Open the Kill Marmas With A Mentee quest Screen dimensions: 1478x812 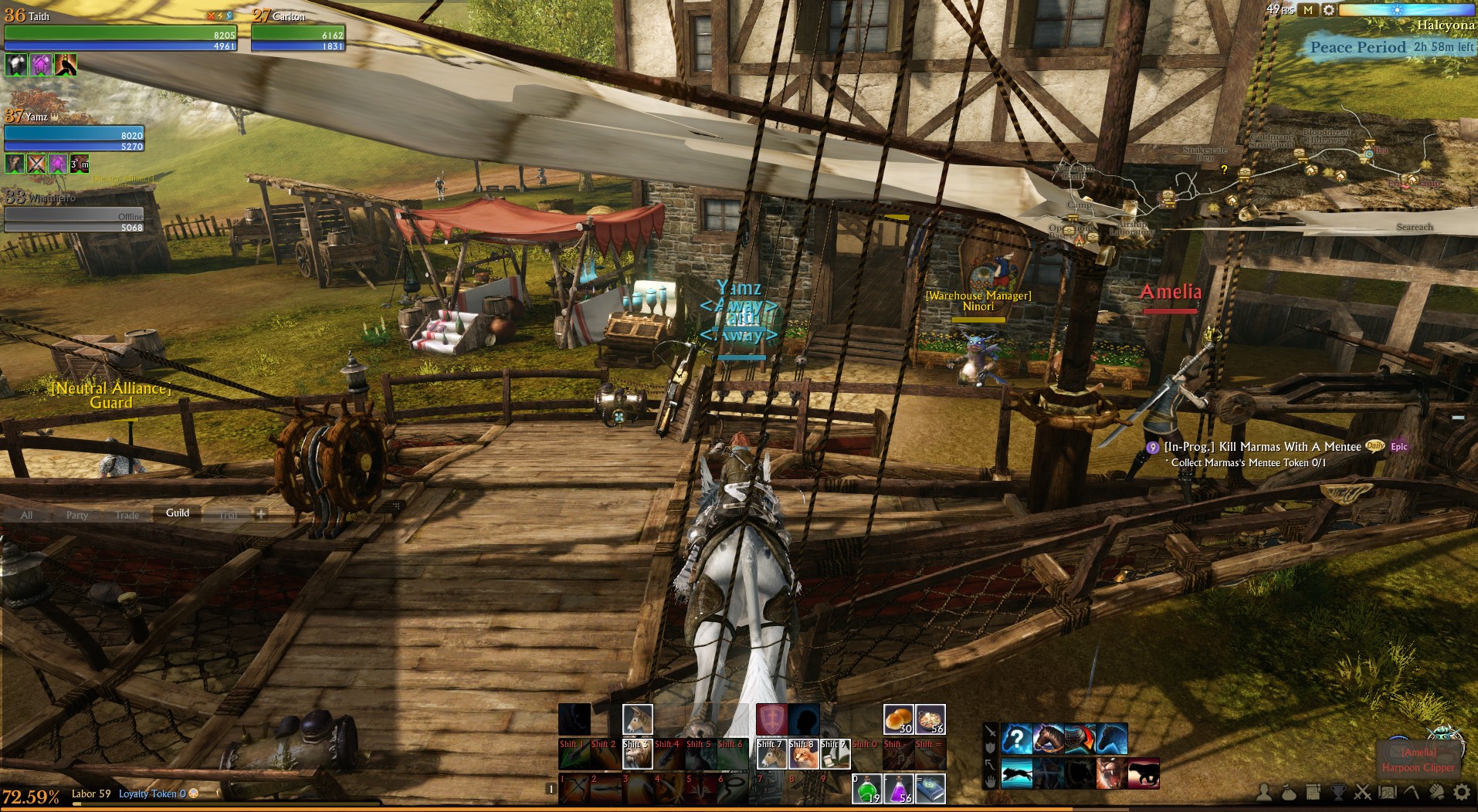[x=1263, y=447]
